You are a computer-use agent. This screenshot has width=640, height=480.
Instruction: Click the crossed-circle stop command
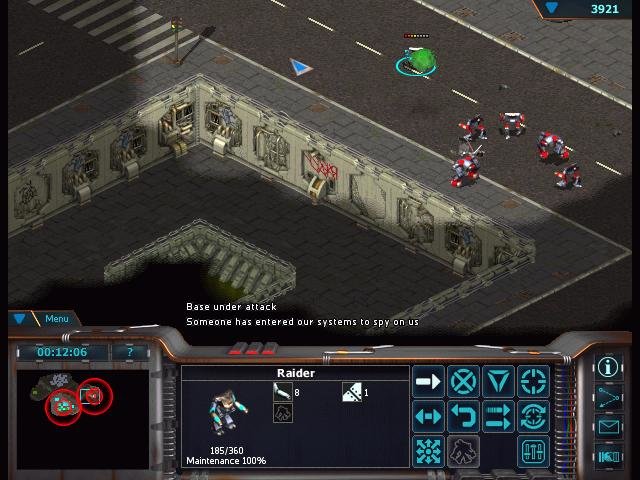point(463,381)
